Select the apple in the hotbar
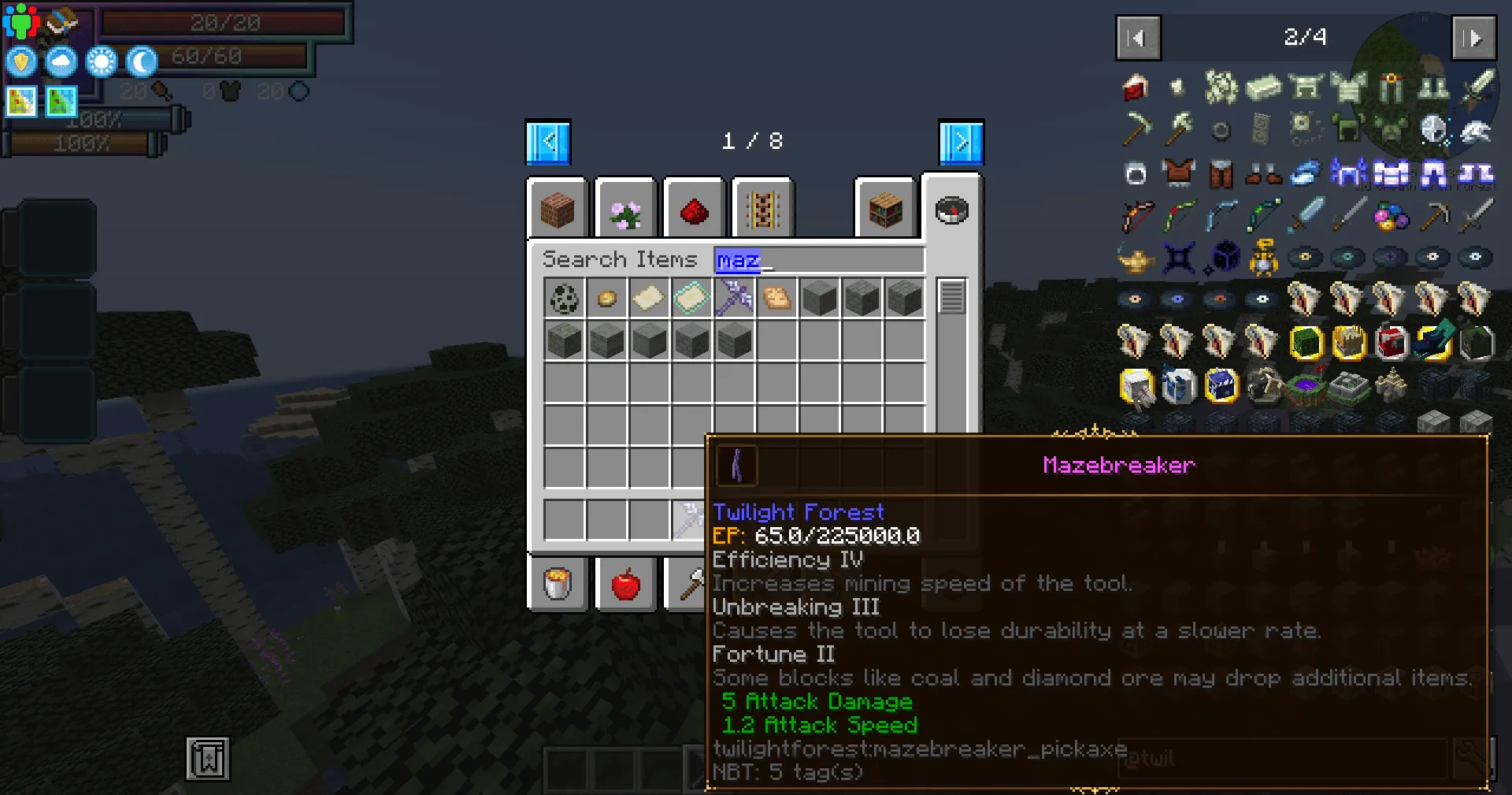1512x795 pixels. tap(626, 584)
